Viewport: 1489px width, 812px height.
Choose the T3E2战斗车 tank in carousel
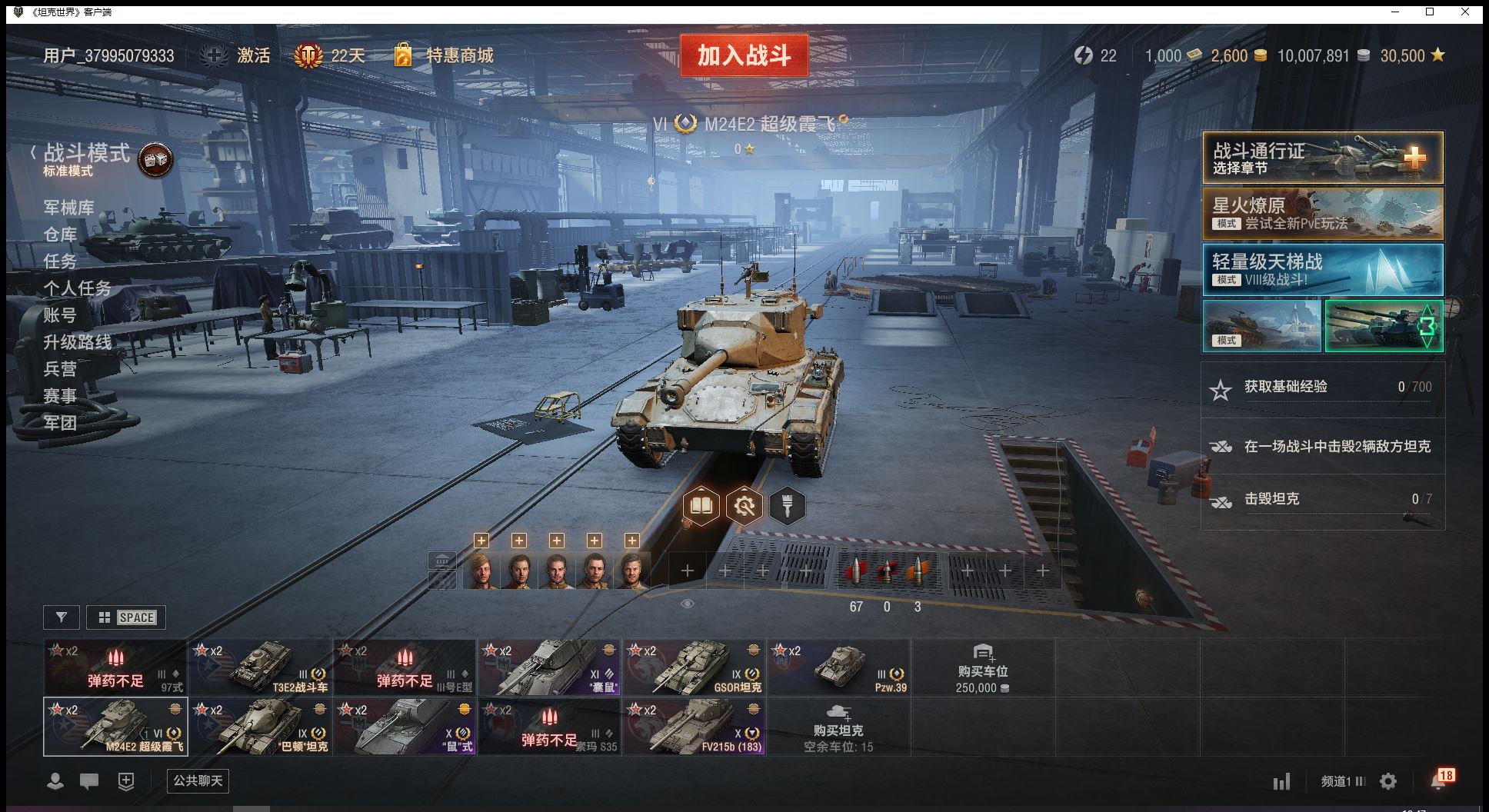(261, 667)
